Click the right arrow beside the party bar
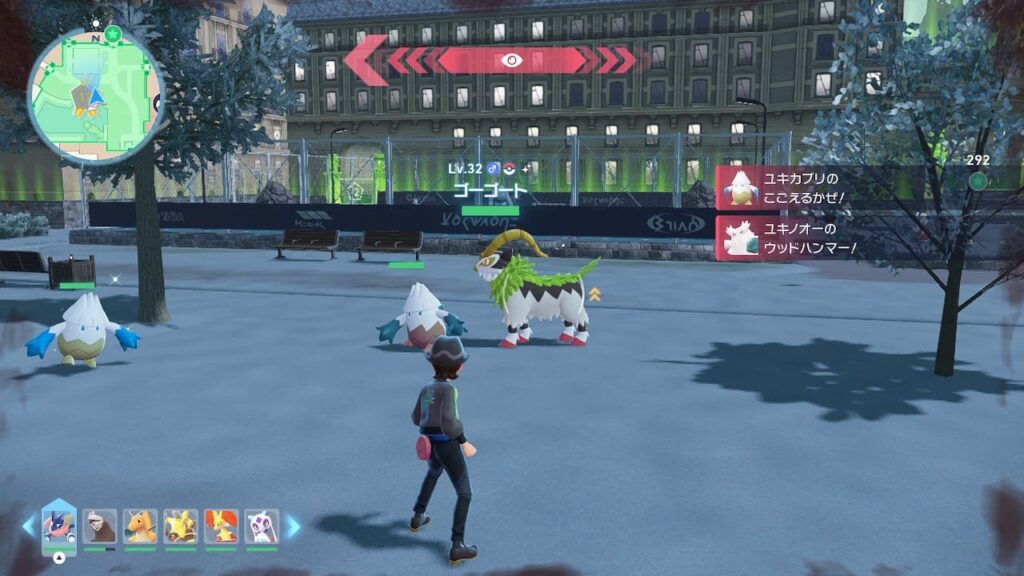The image size is (1024, 576). point(293,526)
